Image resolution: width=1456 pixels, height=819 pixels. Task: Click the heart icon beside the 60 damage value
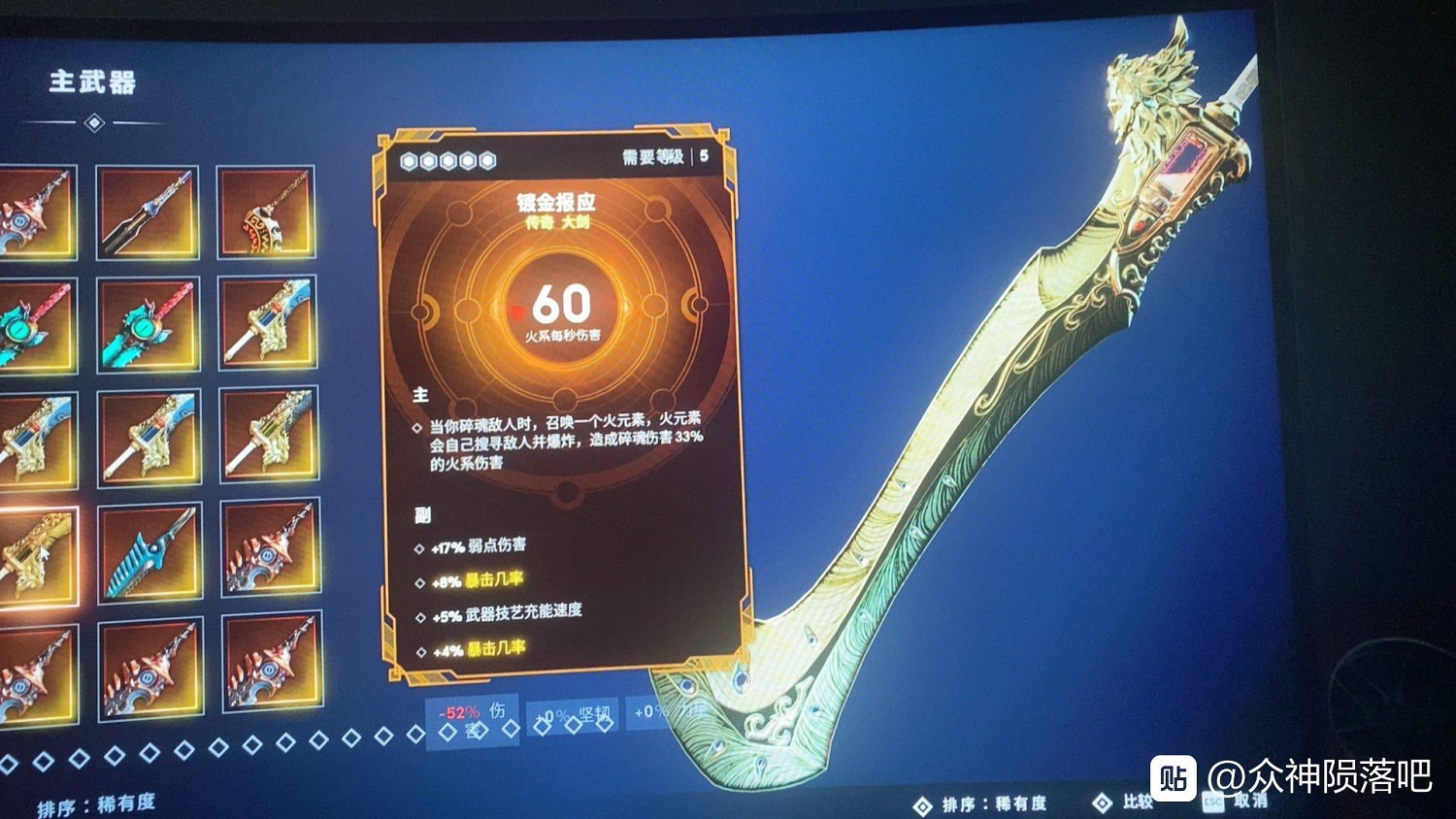tap(516, 311)
